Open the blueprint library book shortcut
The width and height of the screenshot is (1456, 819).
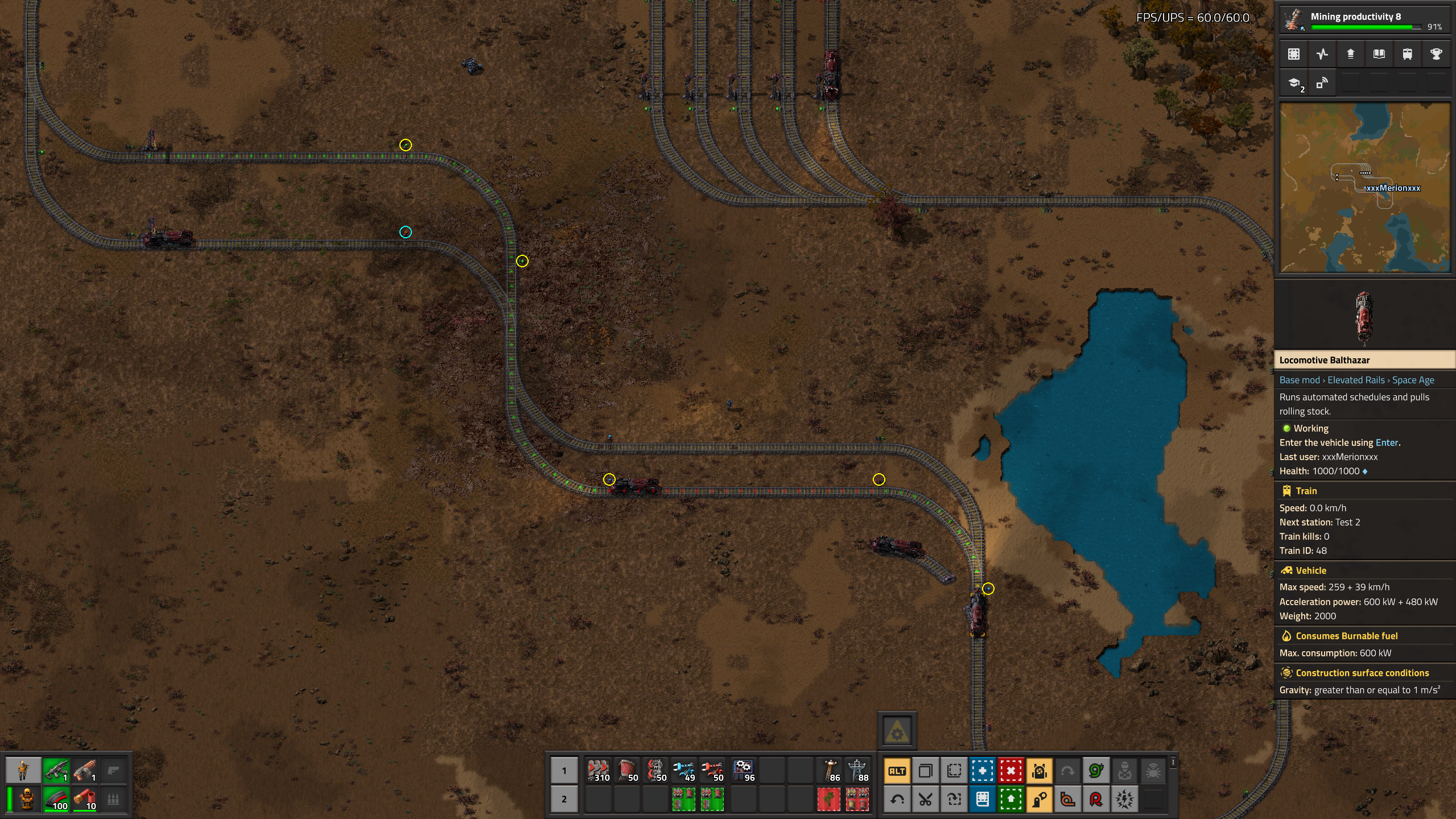982,800
